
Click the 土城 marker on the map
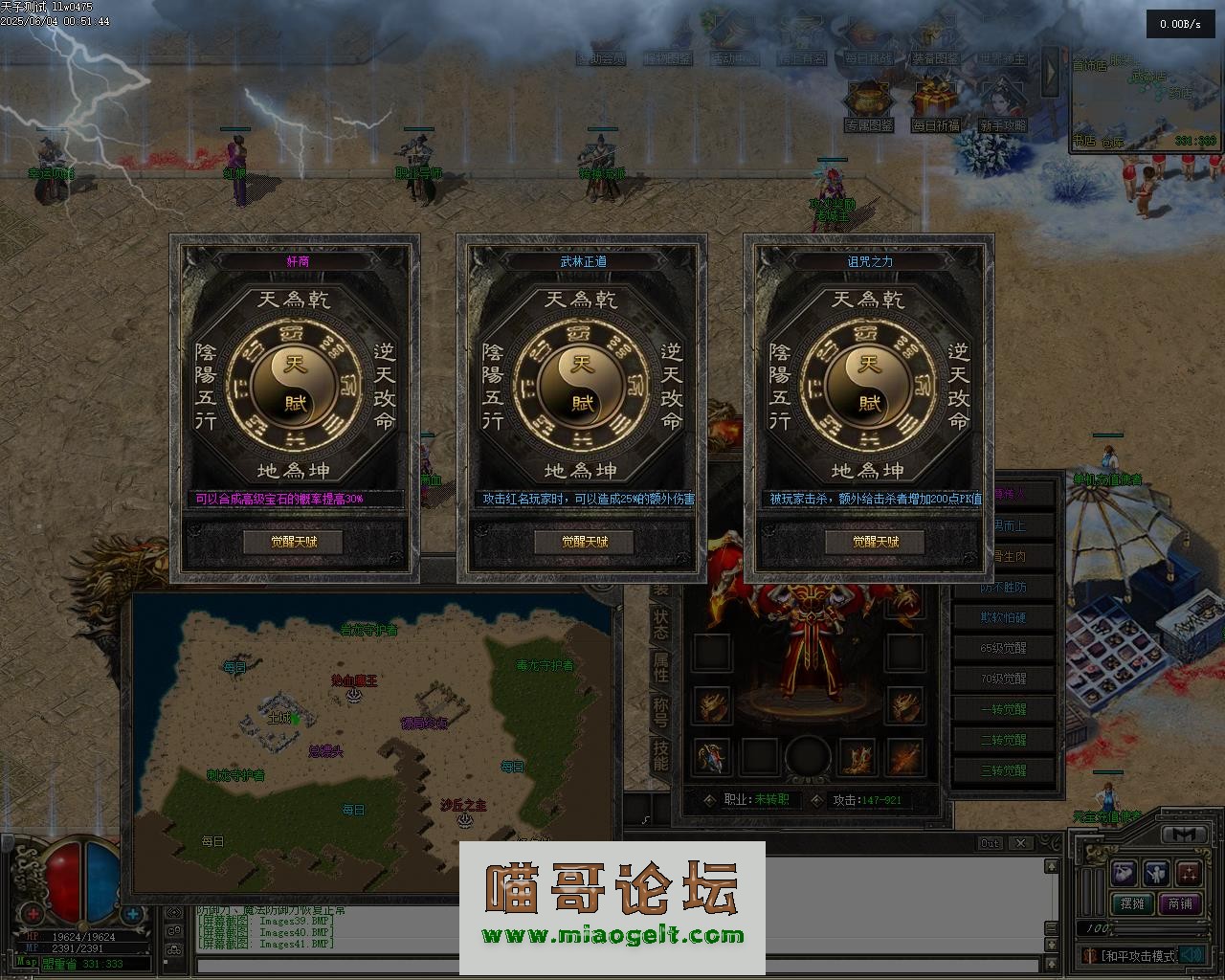[278, 717]
